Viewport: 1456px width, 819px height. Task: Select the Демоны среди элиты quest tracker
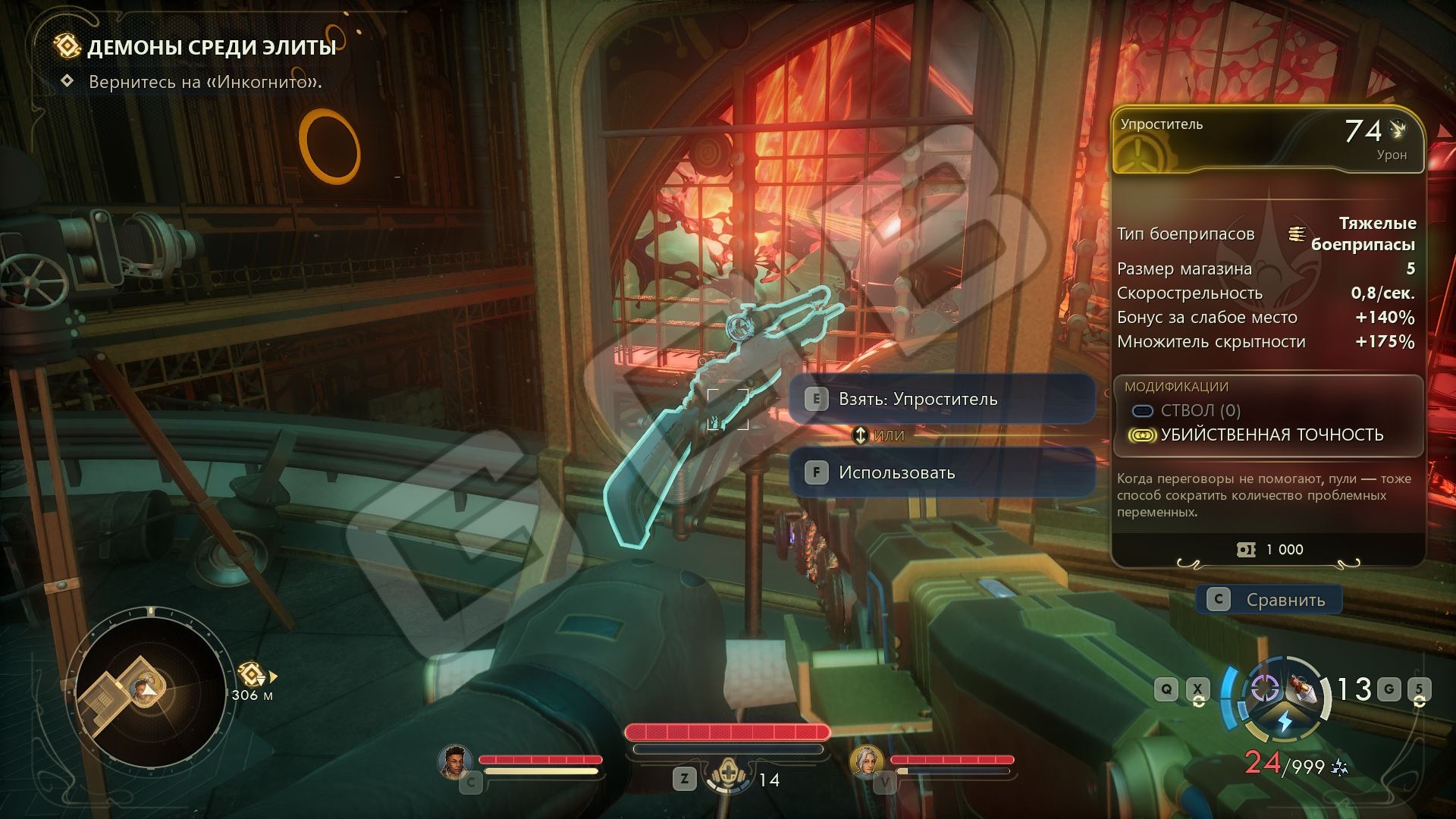(x=211, y=48)
